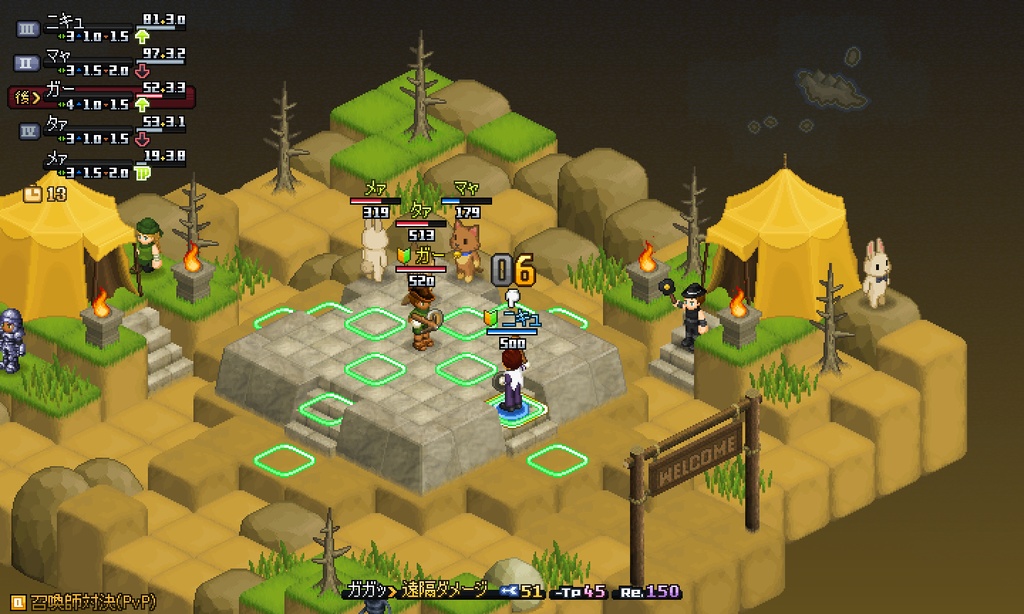Pick the green move tile nearest the WELCOME sign
The image size is (1024, 614).
(557, 459)
